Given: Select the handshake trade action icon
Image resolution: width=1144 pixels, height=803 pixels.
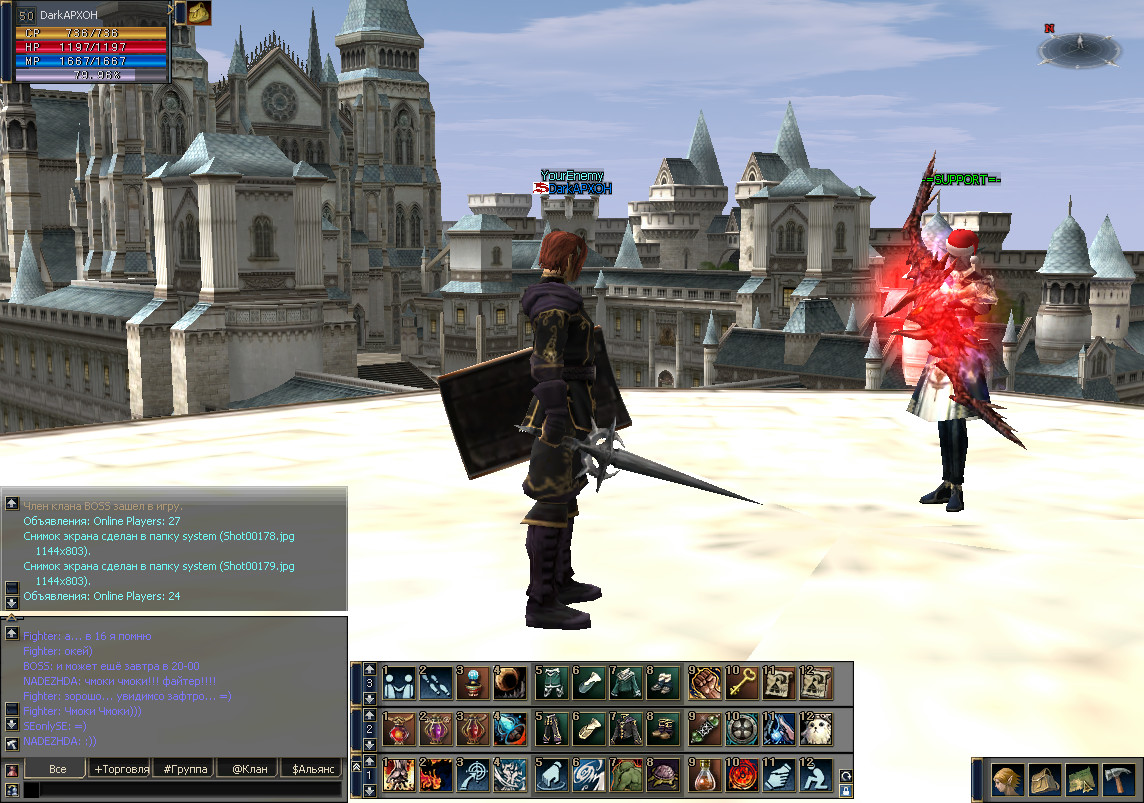Looking at the screenshot, I should (399, 682).
